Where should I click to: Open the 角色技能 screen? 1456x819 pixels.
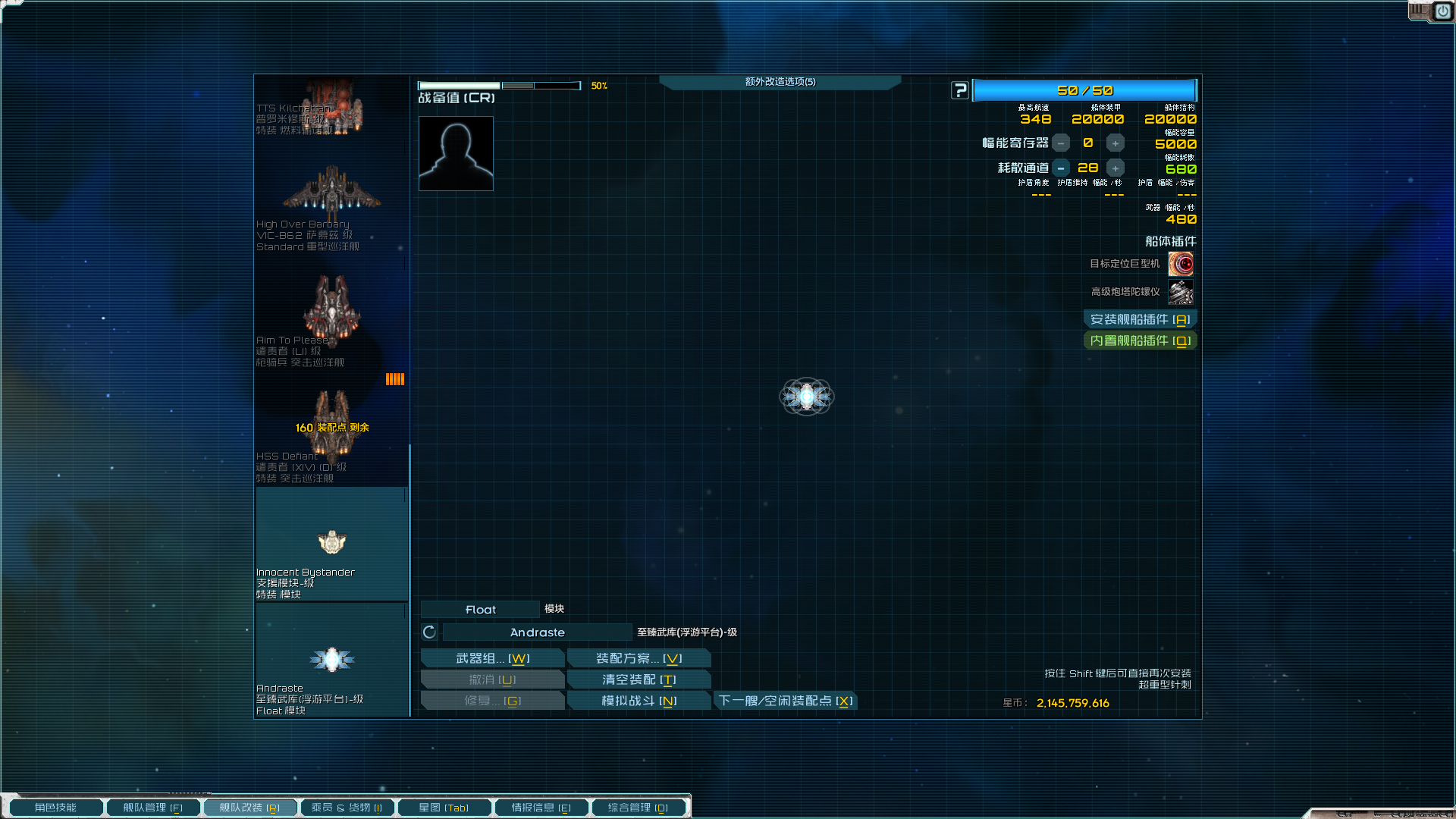(x=55, y=807)
